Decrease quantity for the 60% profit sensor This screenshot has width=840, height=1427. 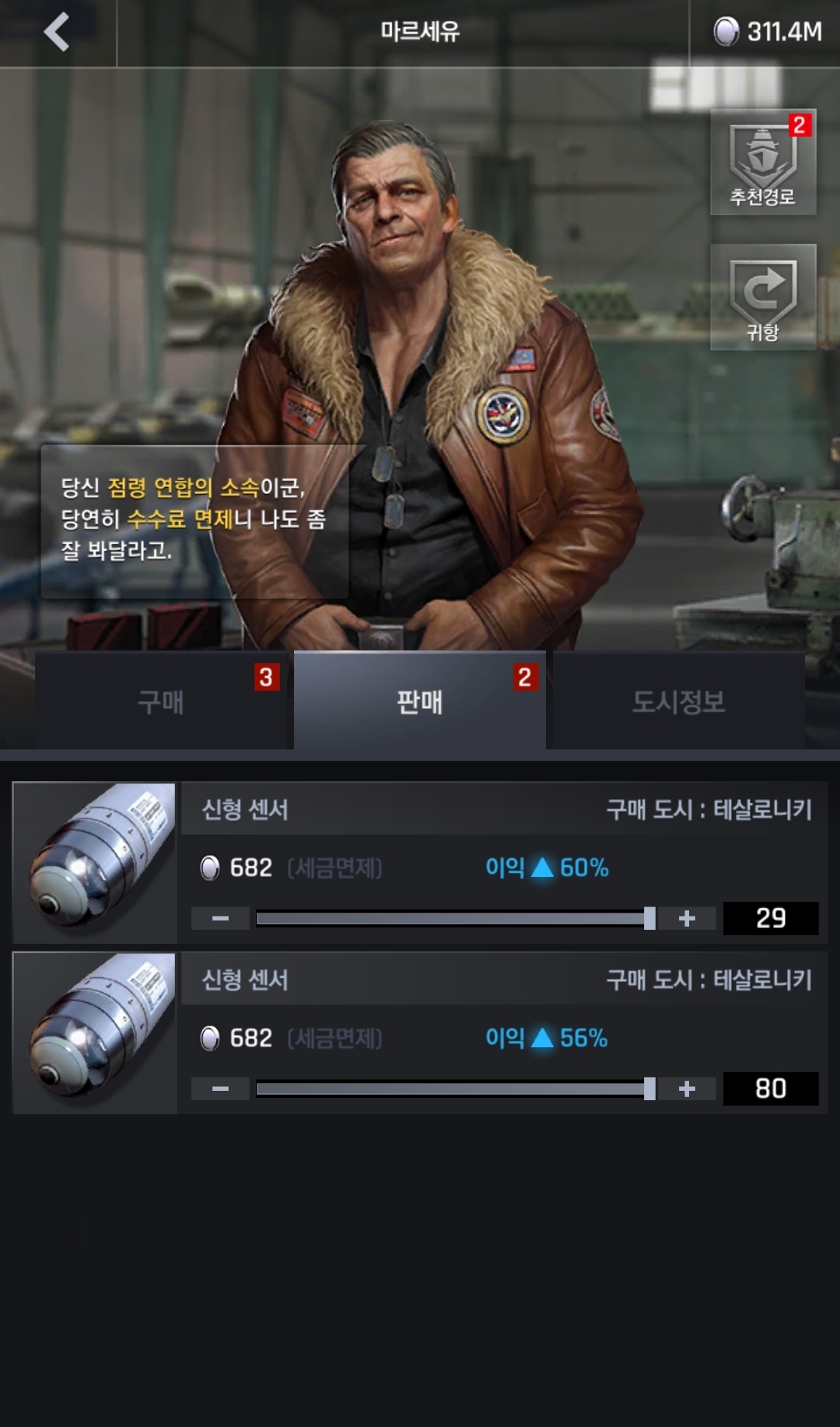(221, 919)
